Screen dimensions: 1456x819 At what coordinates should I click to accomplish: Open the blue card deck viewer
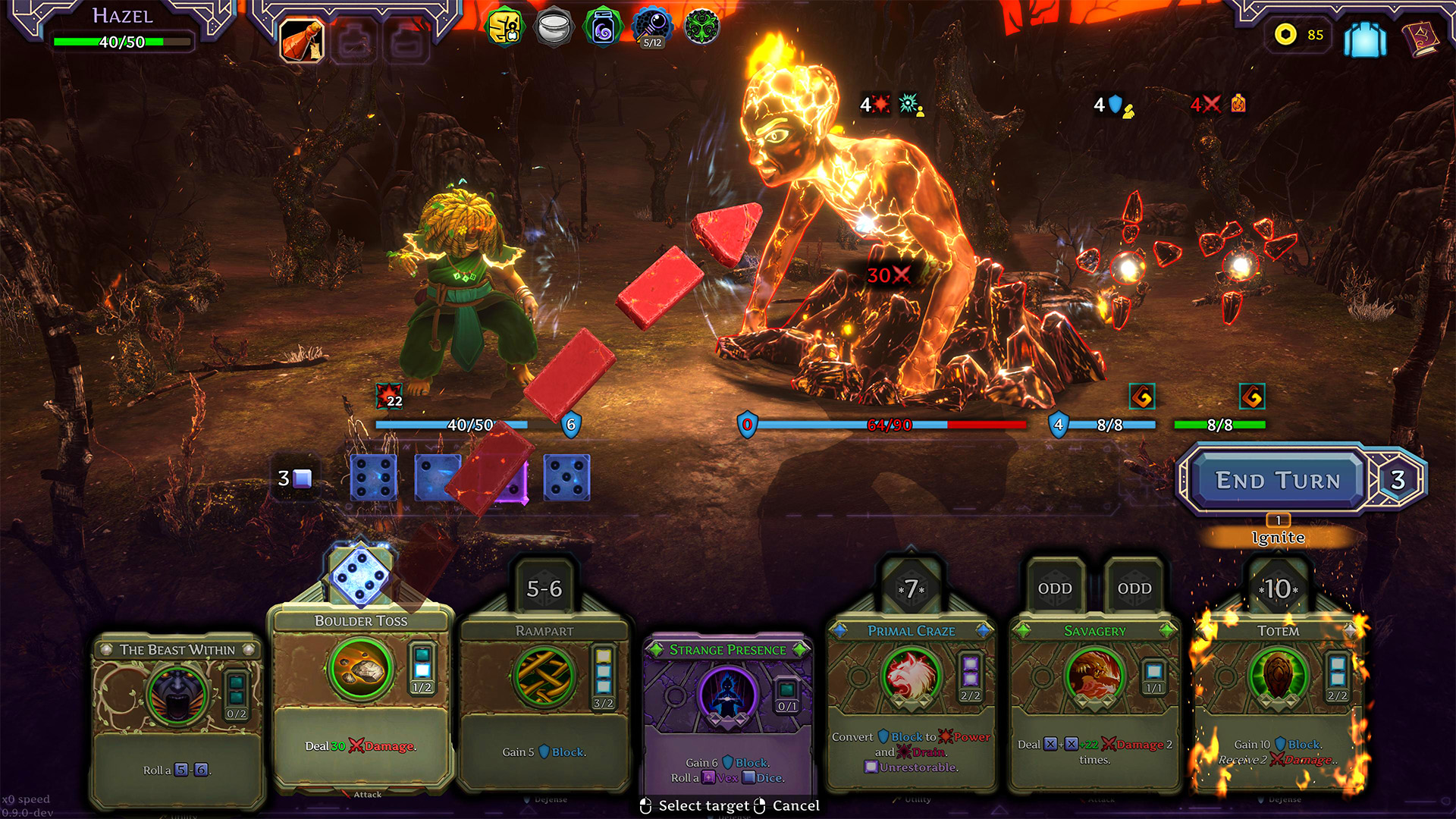[x=1364, y=38]
